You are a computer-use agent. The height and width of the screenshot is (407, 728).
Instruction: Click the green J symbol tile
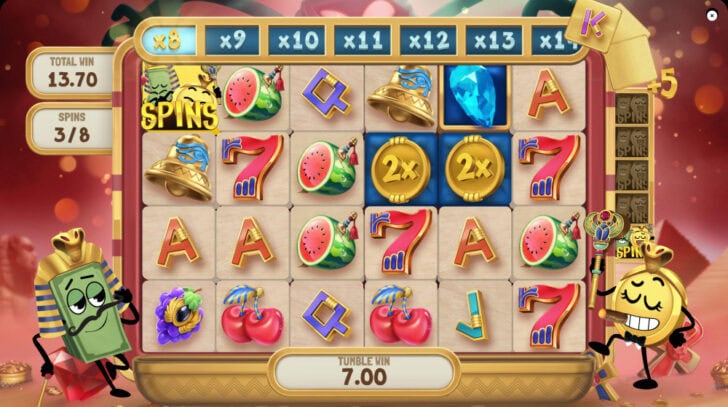click(x=472, y=313)
